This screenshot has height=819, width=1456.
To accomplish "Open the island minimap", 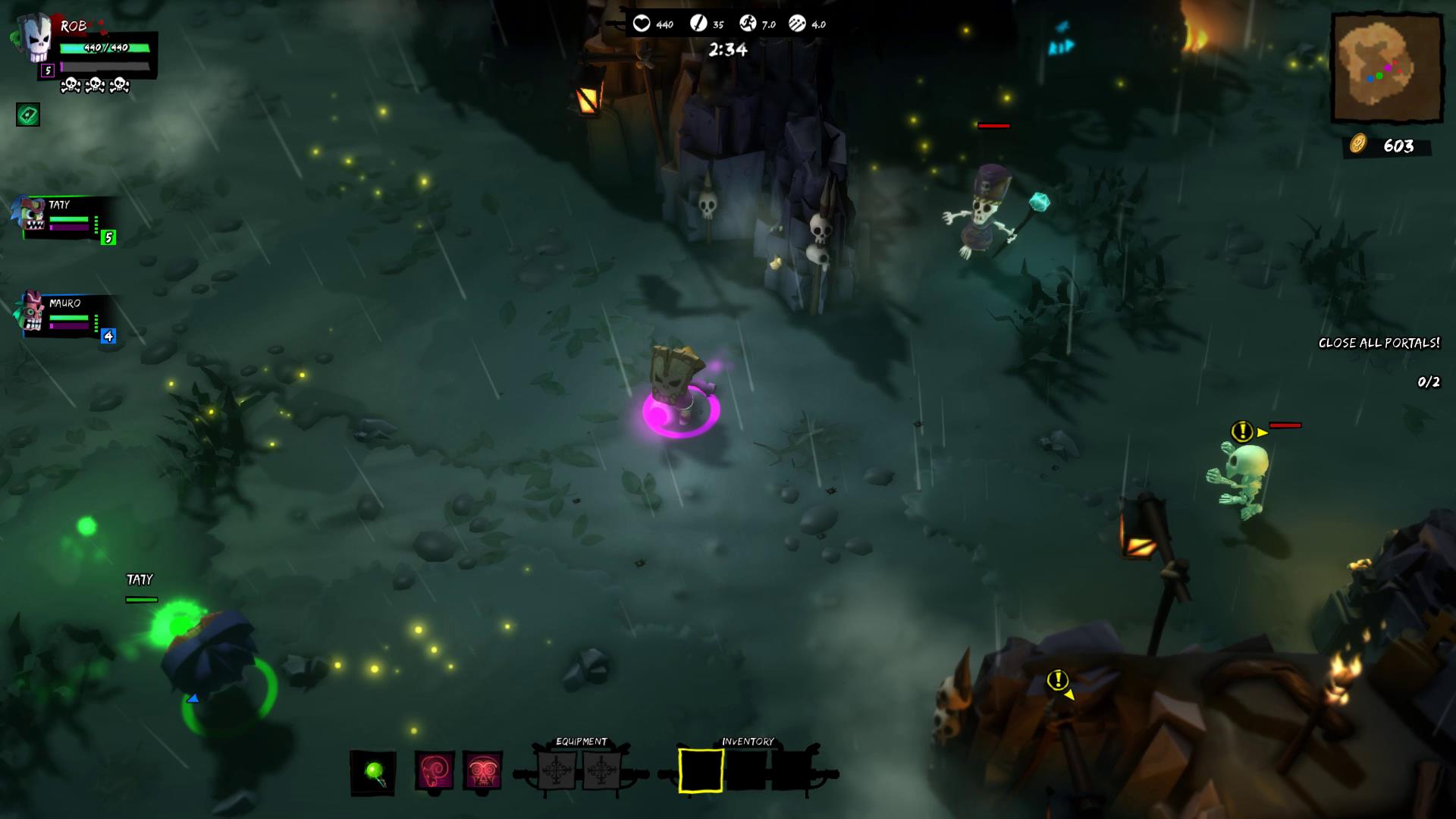I will [1387, 68].
